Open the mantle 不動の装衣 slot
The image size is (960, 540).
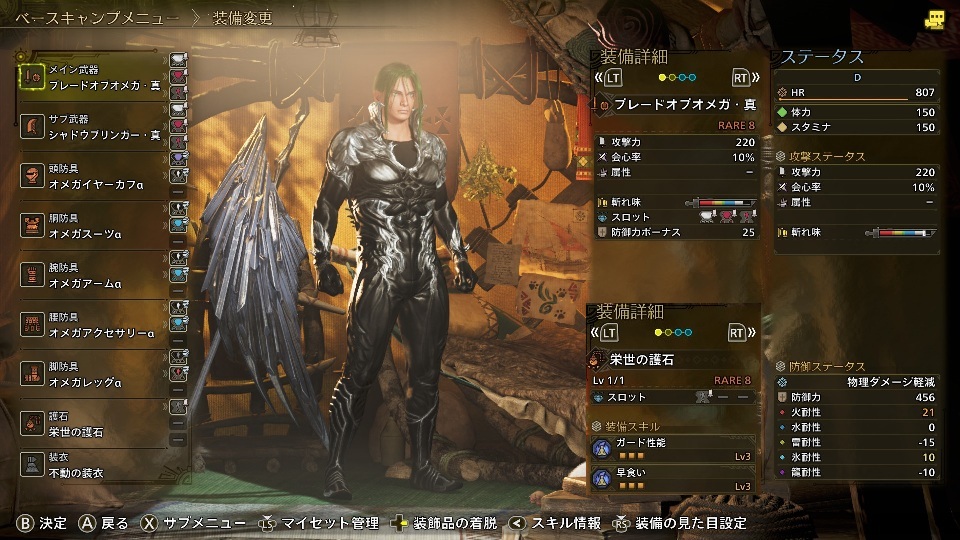[x=93, y=467]
